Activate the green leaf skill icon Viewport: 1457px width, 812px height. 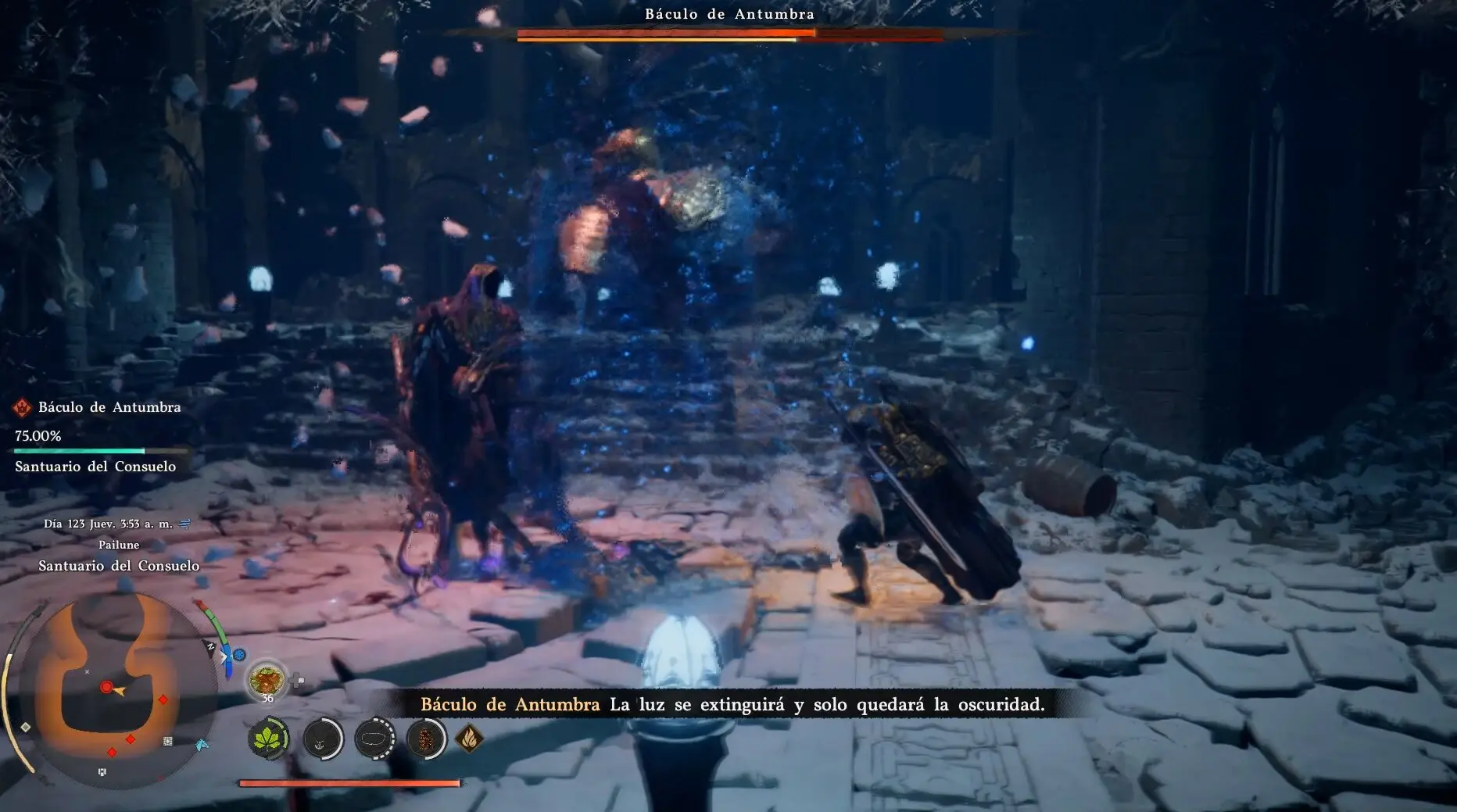click(268, 738)
